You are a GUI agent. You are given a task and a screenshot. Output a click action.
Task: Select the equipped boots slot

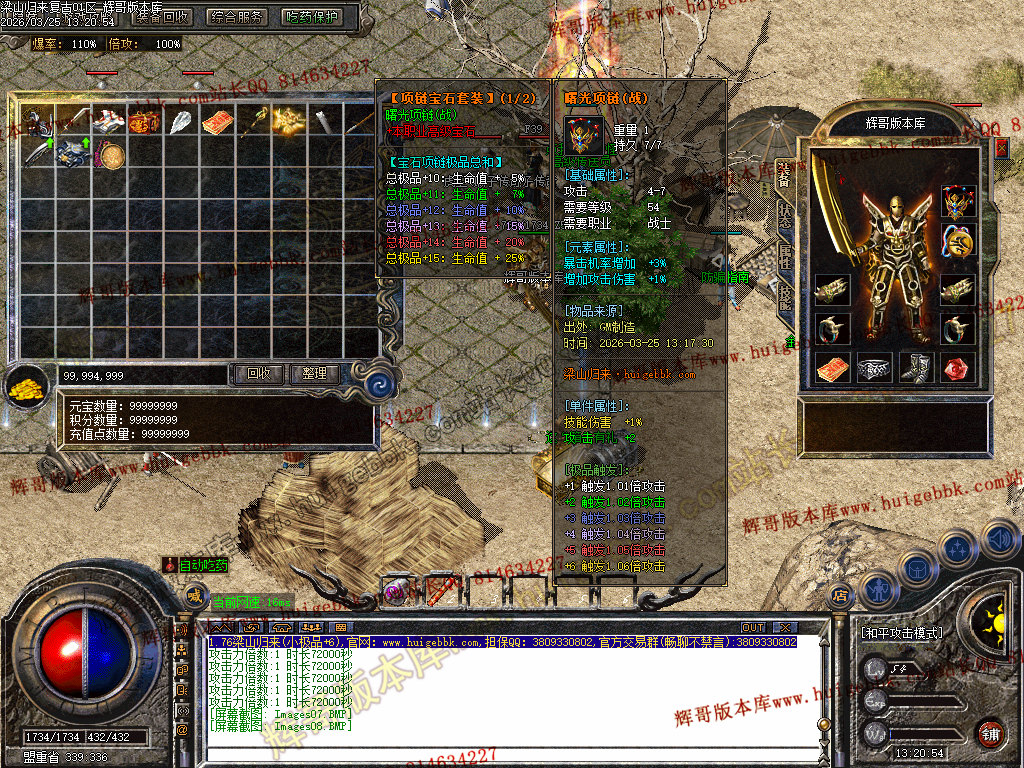point(916,368)
